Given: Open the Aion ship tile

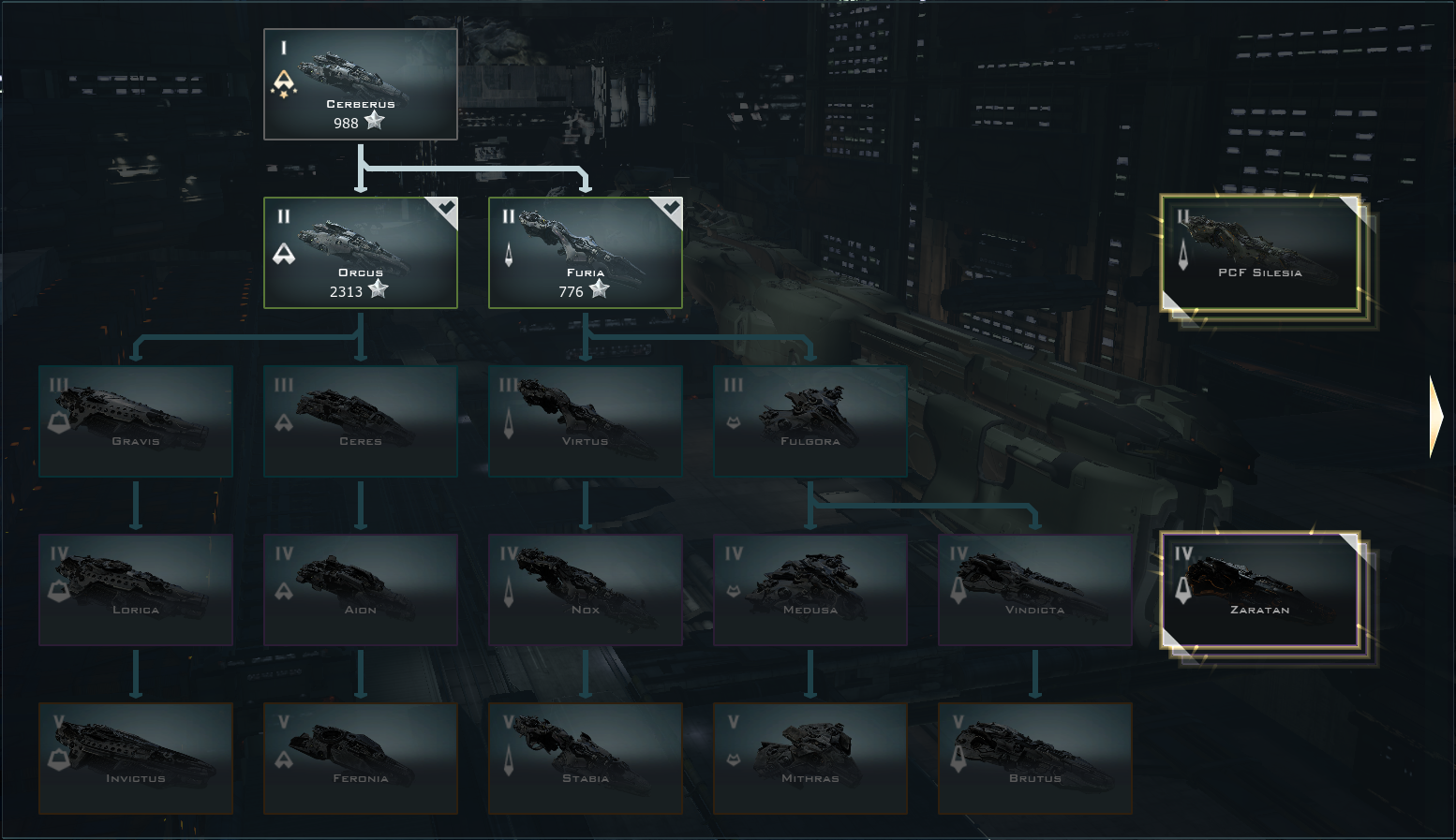Looking at the screenshot, I should point(361,590).
